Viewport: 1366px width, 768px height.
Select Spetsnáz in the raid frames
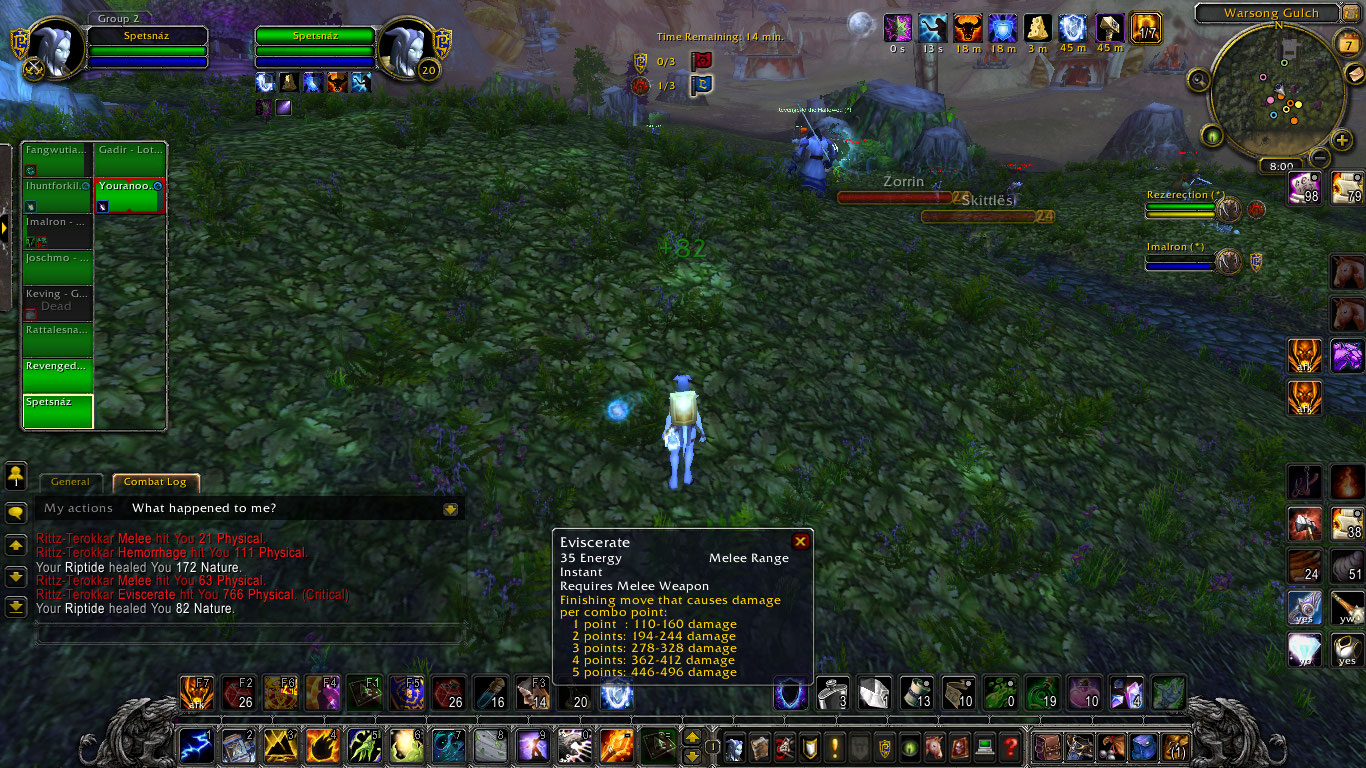58,412
